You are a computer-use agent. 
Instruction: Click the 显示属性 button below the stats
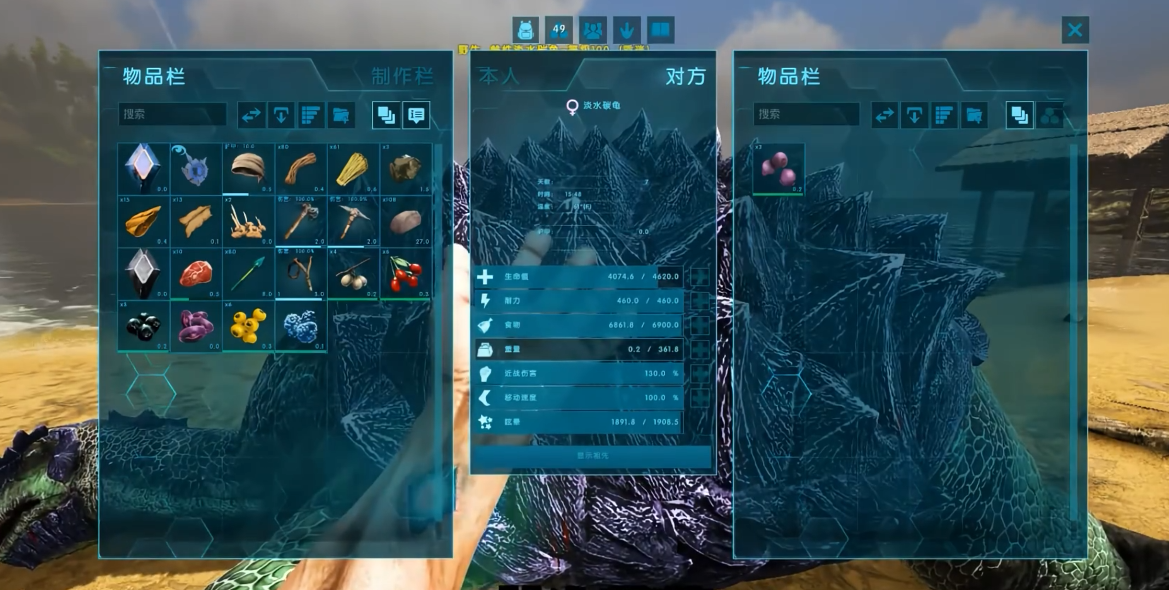[x=592, y=456]
